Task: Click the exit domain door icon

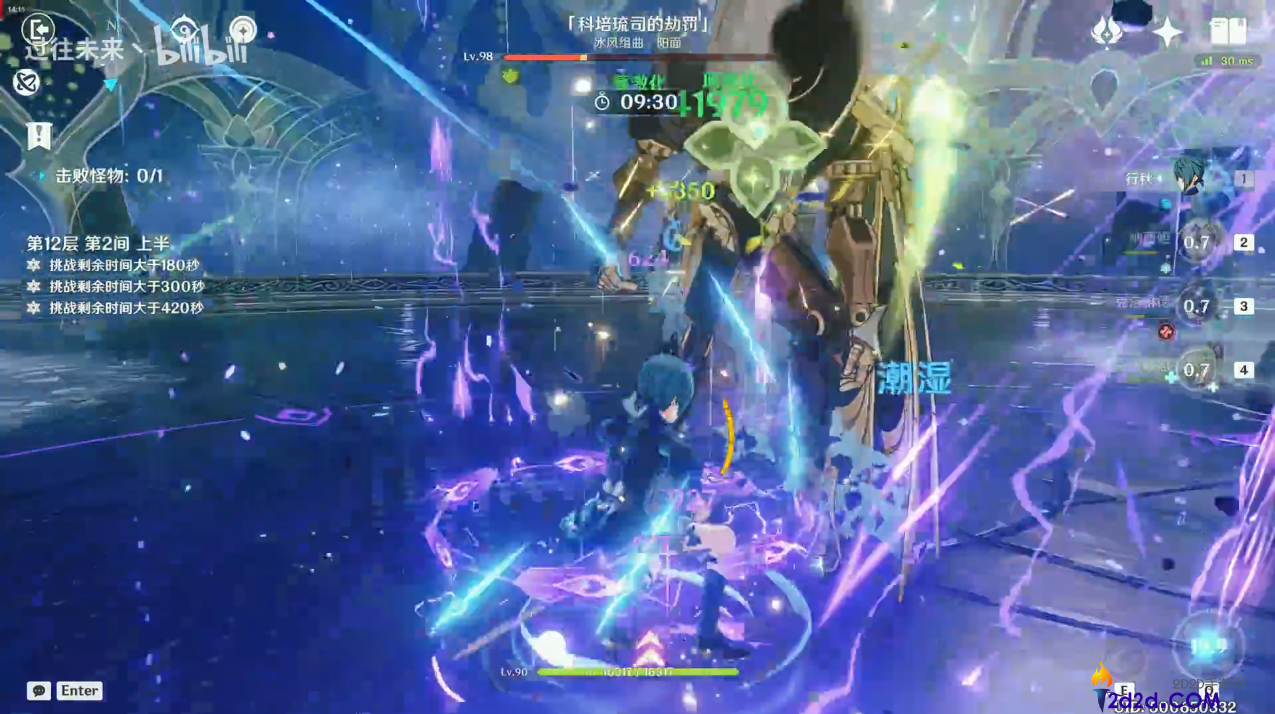Action: click(38, 31)
